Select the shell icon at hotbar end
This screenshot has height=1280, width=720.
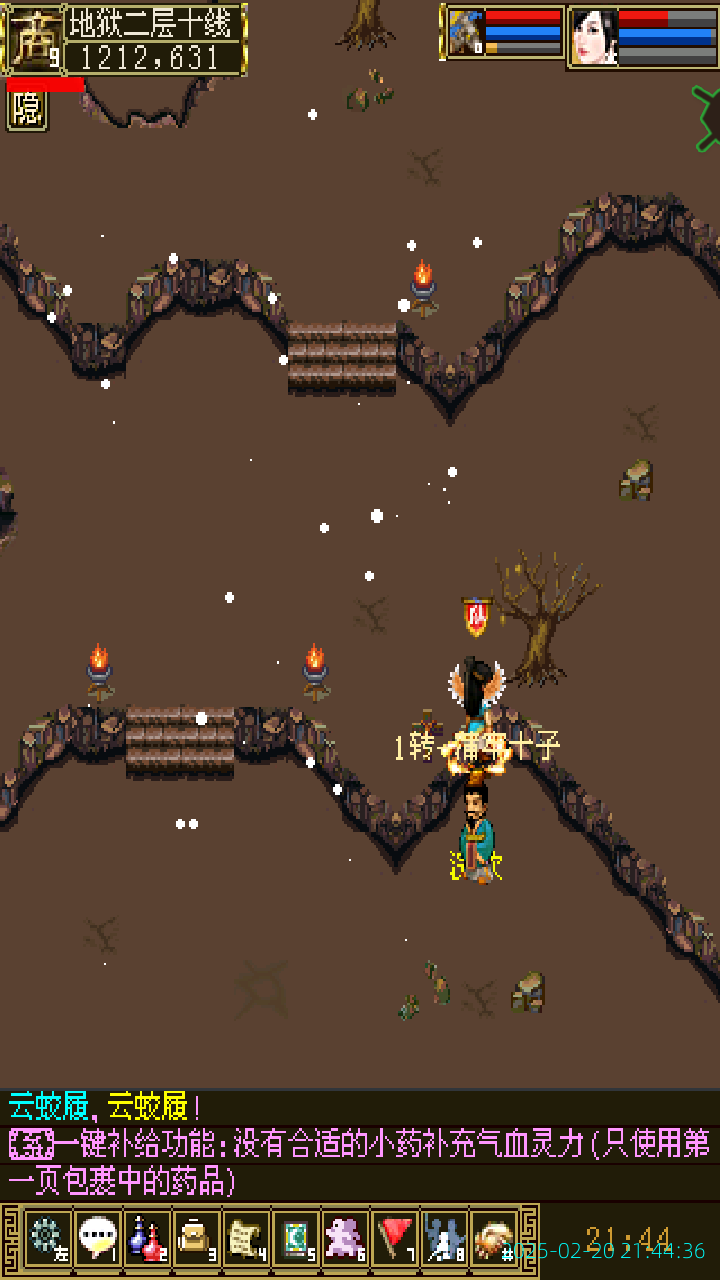click(x=493, y=1237)
